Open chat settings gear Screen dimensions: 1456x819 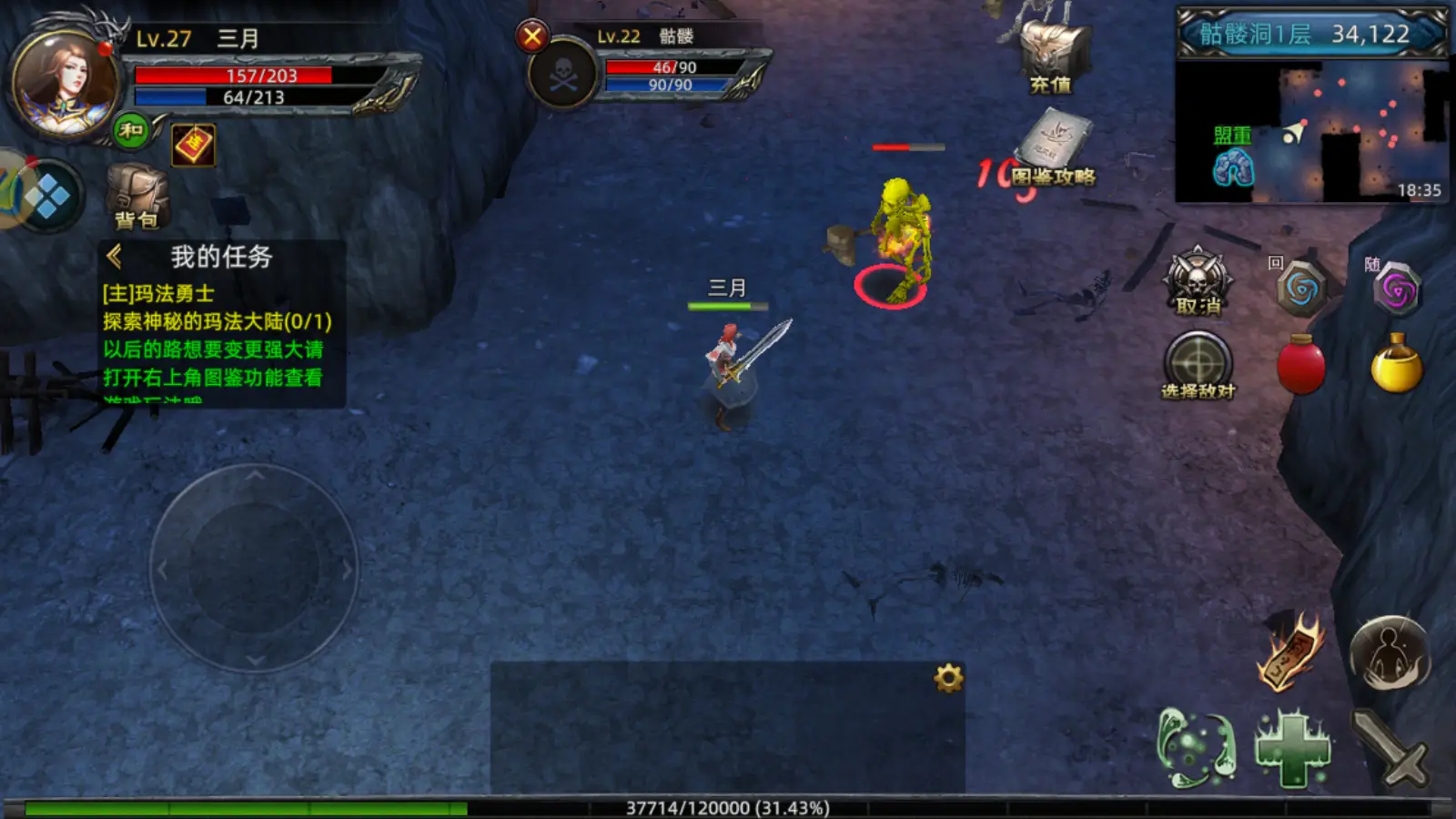pyautogui.click(x=948, y=678)
